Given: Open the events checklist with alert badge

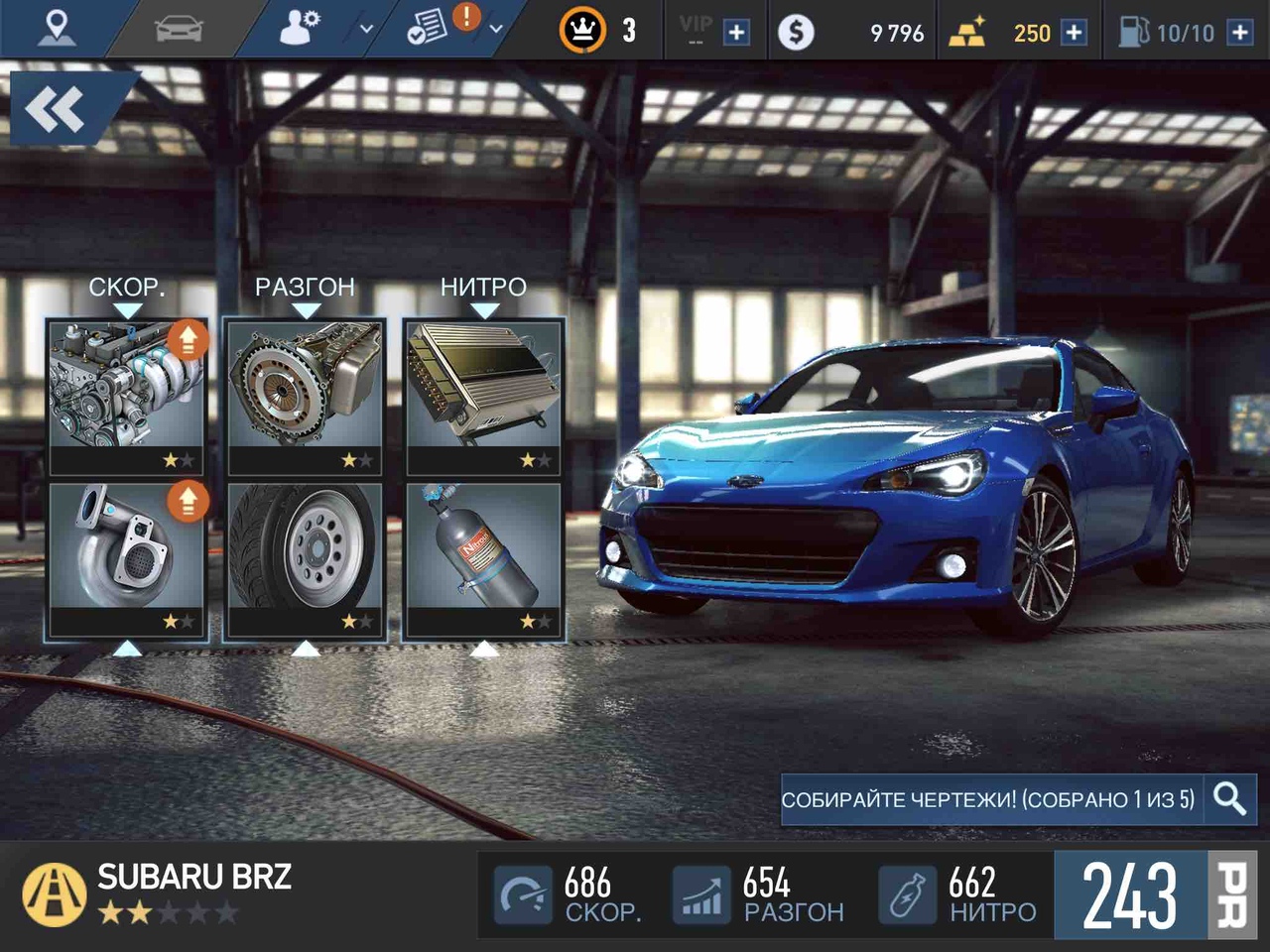Looking at the screenshot, I should coord(434,27).
